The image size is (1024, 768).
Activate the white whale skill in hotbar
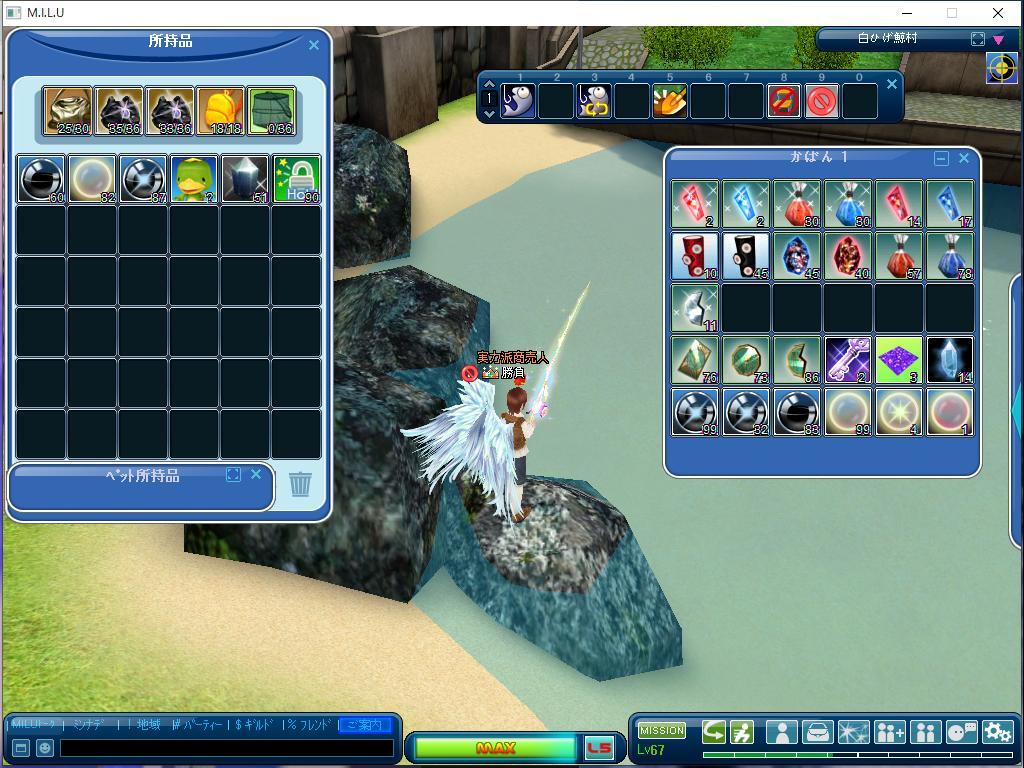[518, 101]
